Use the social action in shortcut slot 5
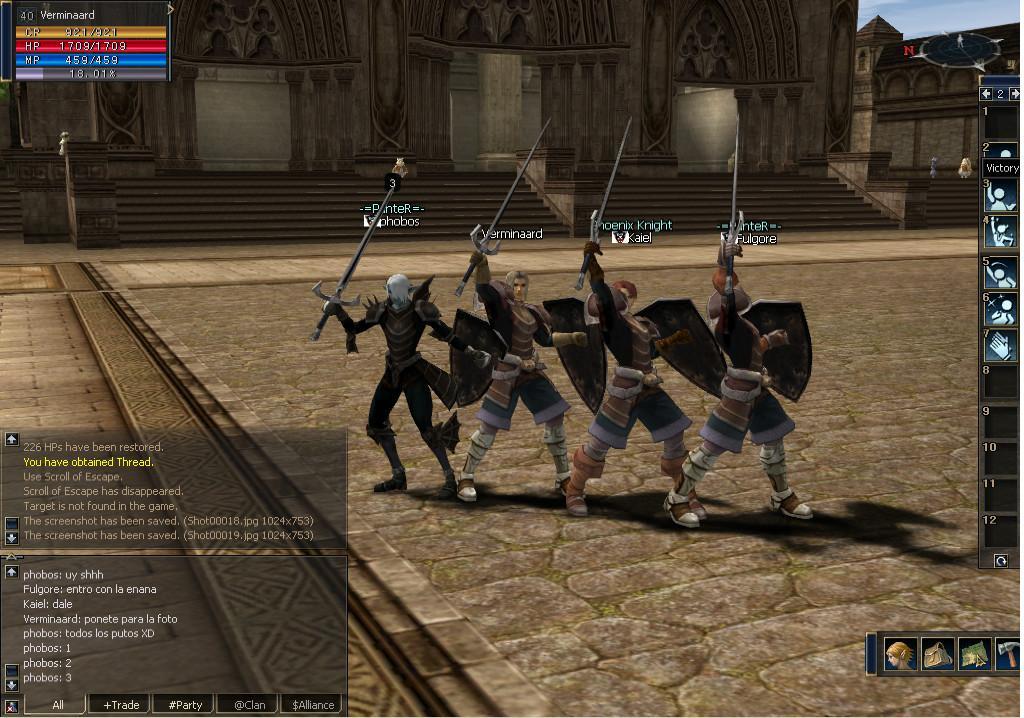This screenshot has height=718, width=1024. pyautogui.click(x=1002, y=272)
